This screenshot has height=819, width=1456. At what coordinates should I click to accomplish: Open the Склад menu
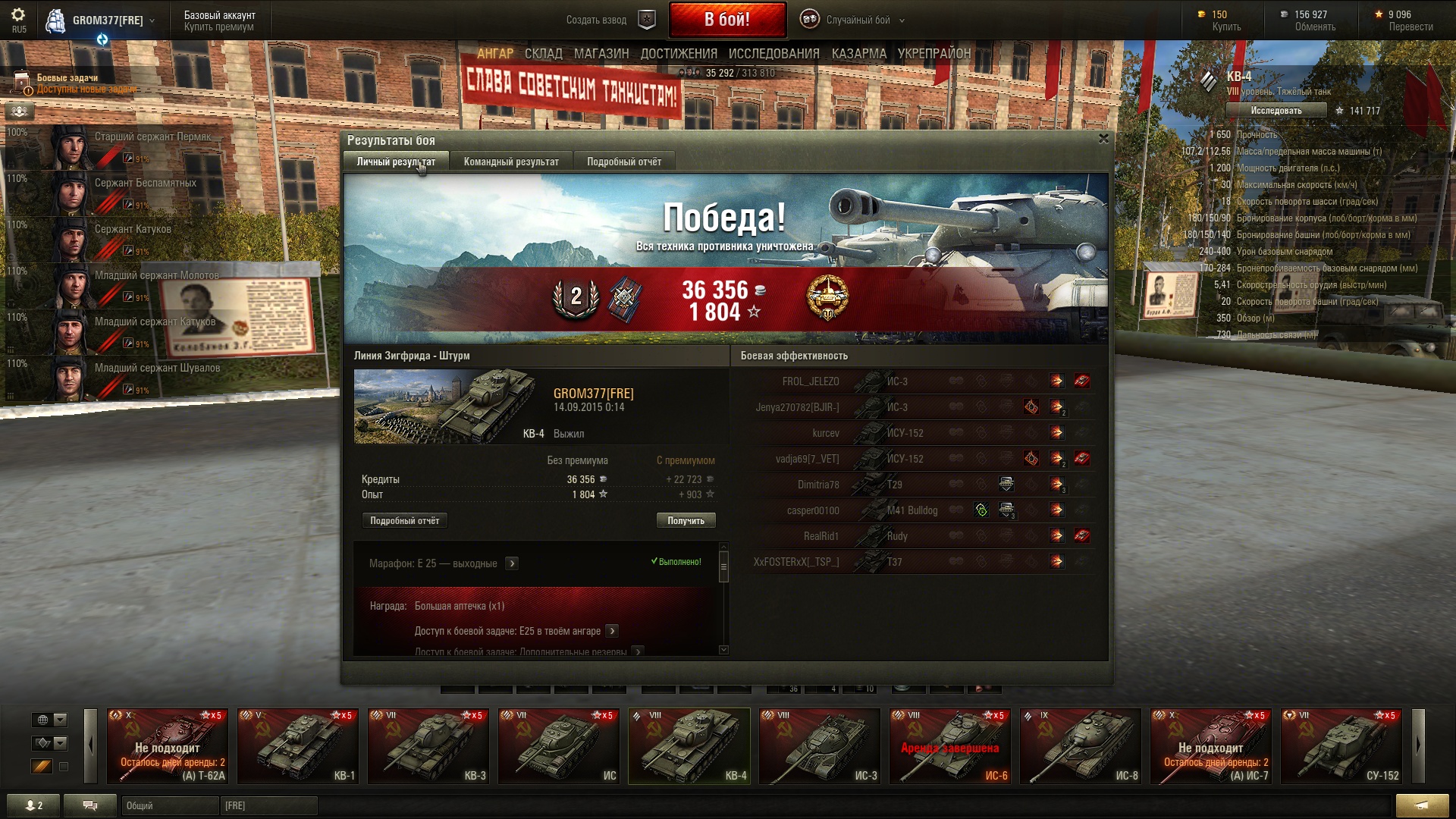[x=543, y=54]
